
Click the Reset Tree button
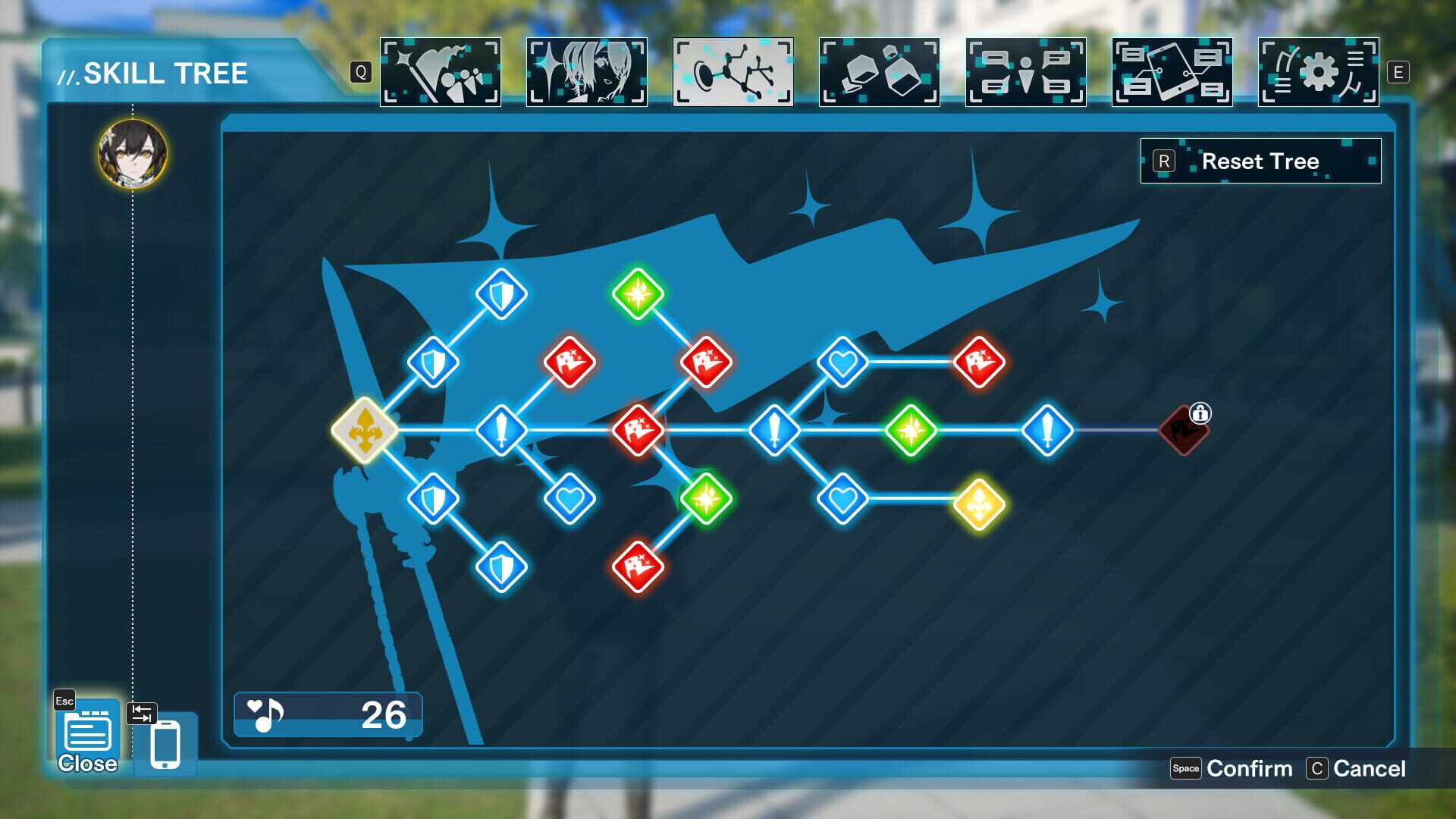[1259, 161]
